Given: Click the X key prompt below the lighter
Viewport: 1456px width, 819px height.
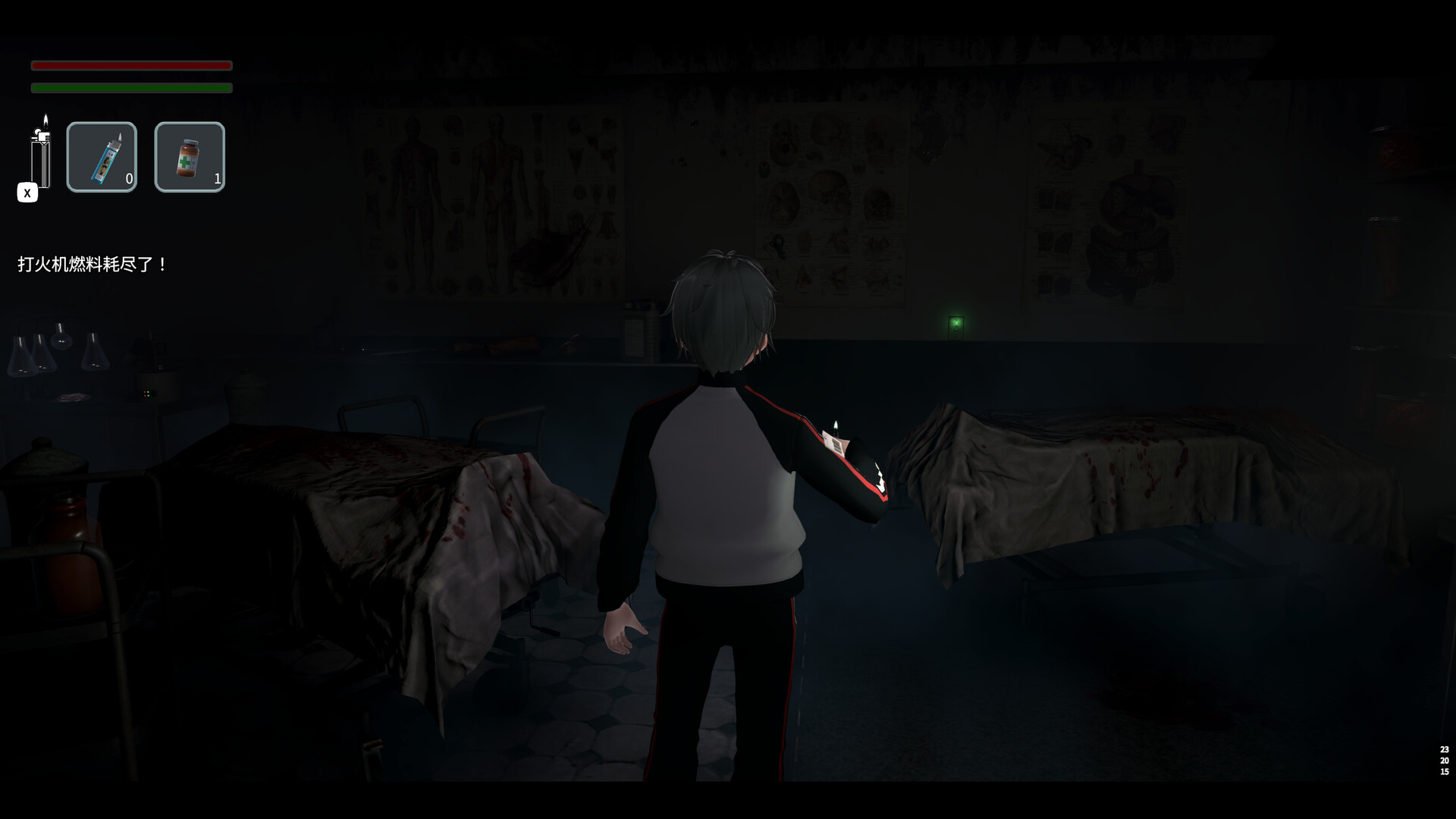Looking at the screenshot, I should 27,193.
